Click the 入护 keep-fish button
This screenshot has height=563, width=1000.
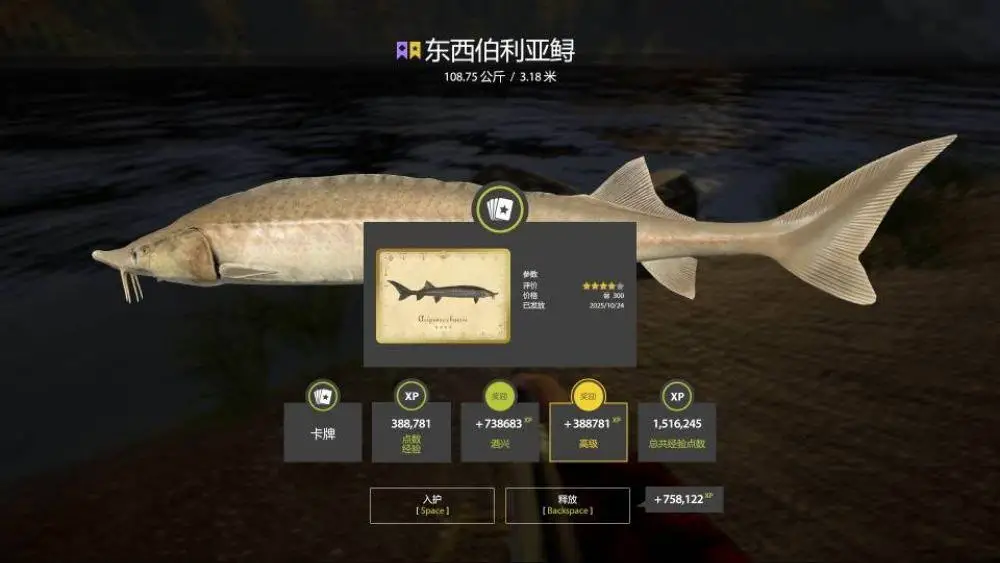click(x=432, y=505)
